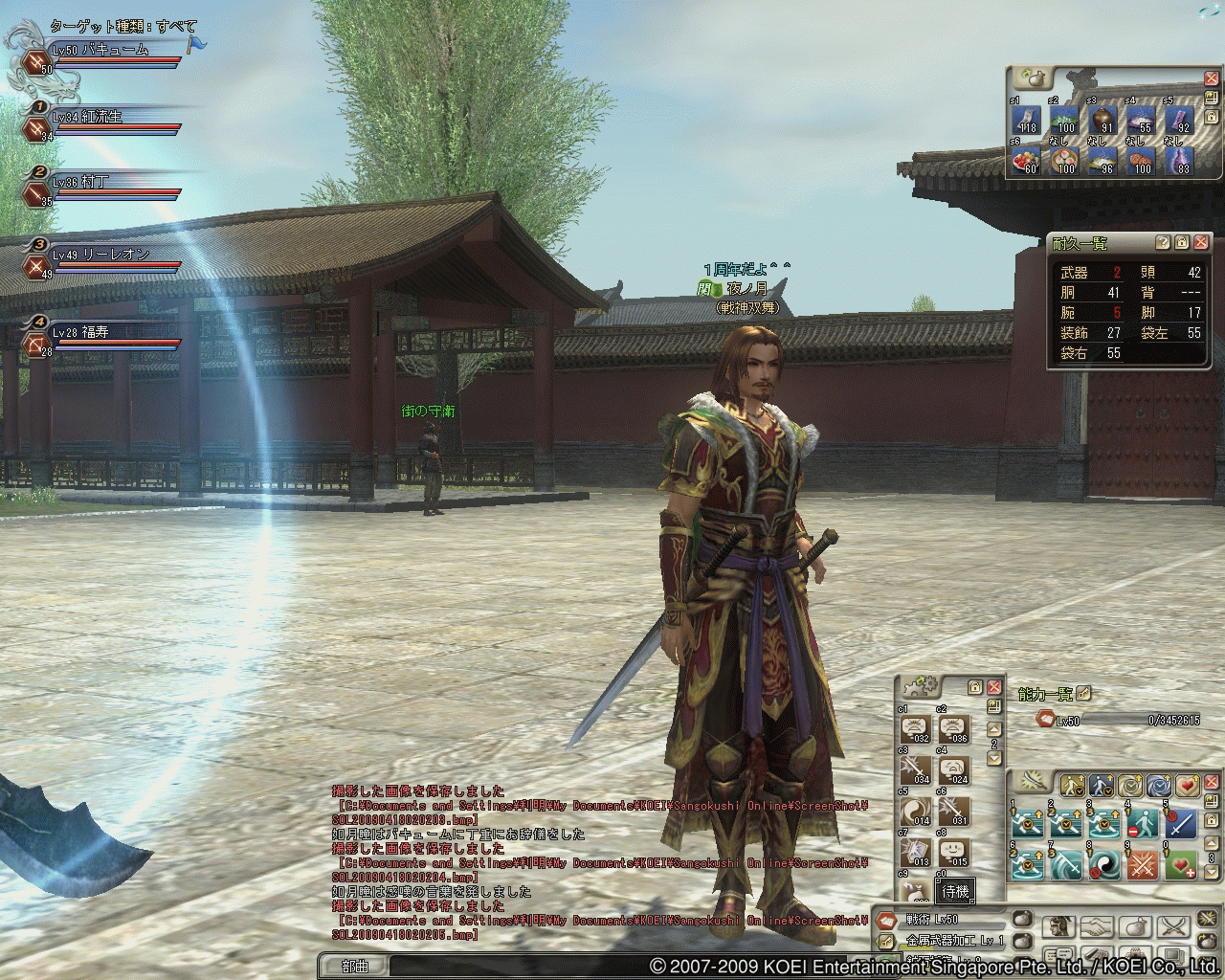Open help for the 耐久一覧 panel
Screen dimensions: 1225x980
coord(1163,243)
